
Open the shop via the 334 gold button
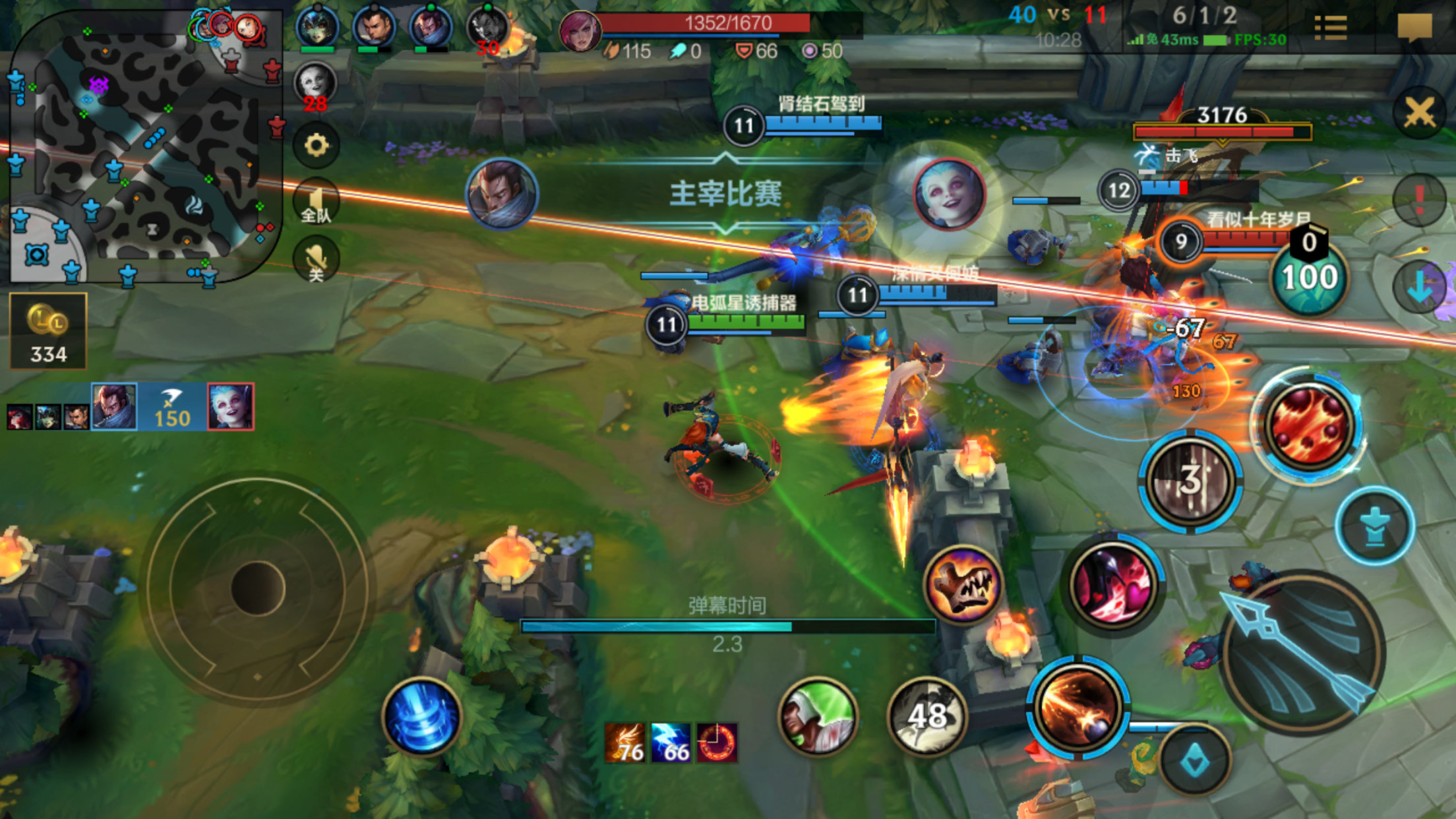[x=48, y=331]
